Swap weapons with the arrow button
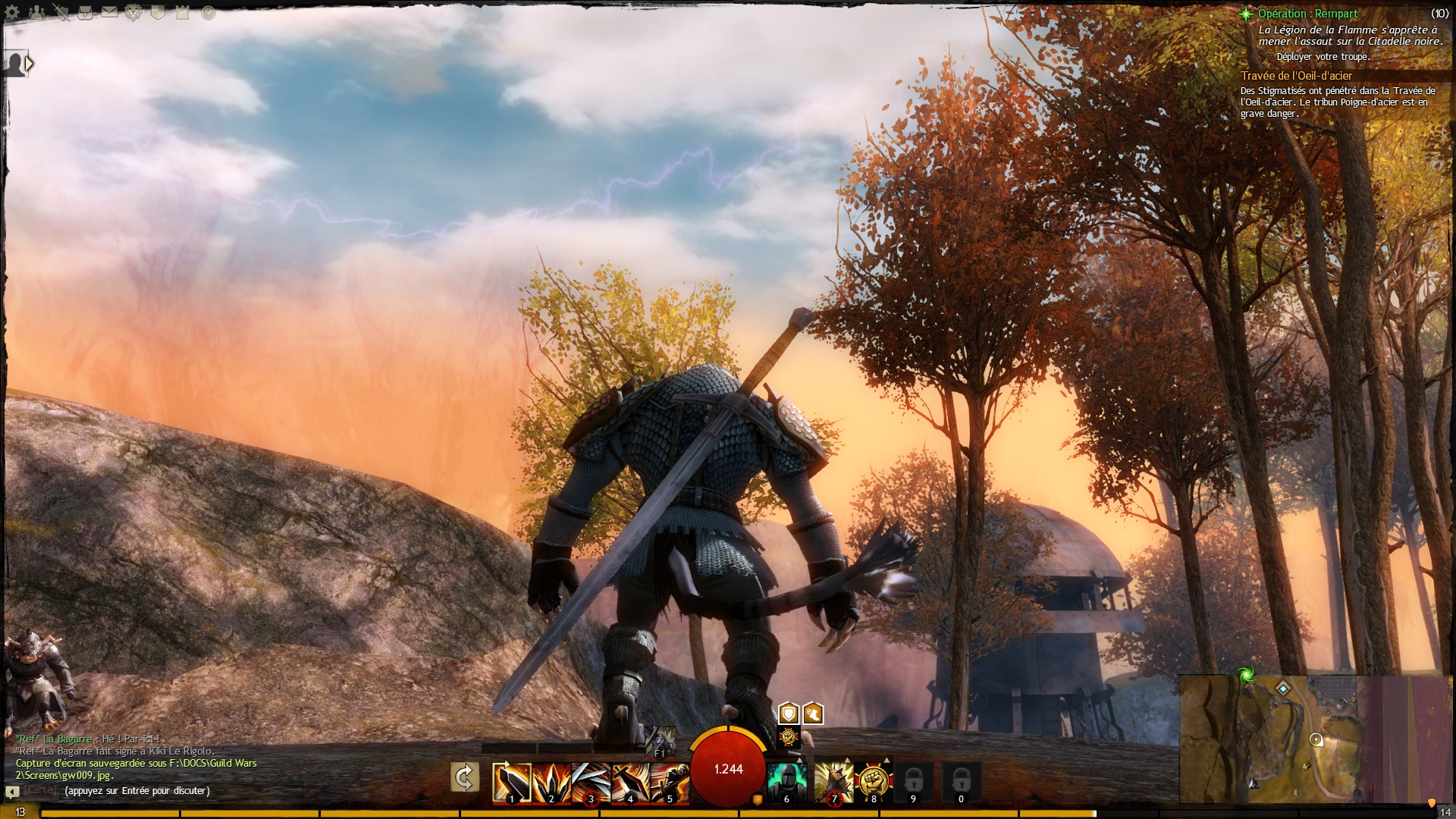 click(465, 777)
